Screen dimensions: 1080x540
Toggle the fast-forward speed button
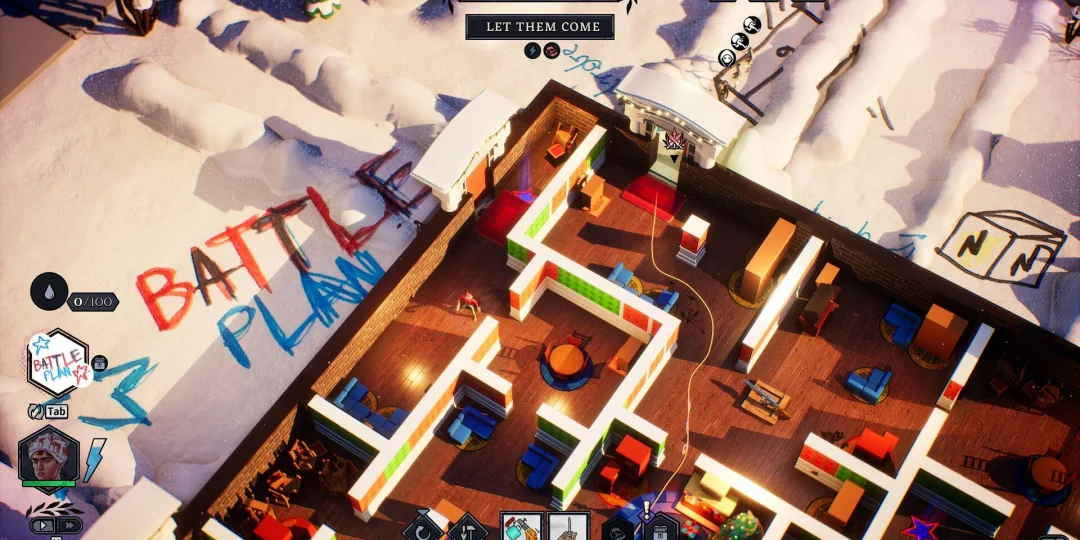69,524
